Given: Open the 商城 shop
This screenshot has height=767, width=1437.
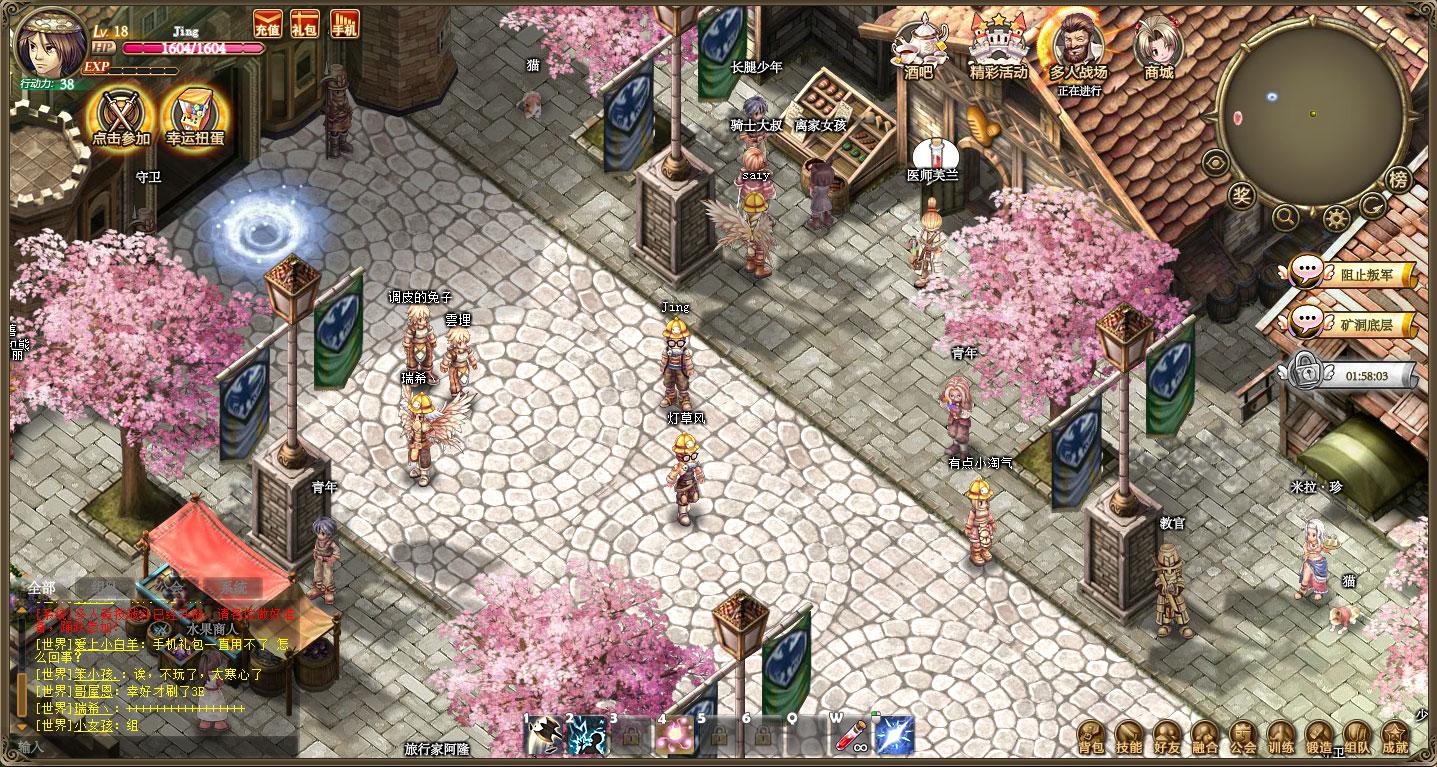Looking at the screenshot, I should click(1158, 44).
